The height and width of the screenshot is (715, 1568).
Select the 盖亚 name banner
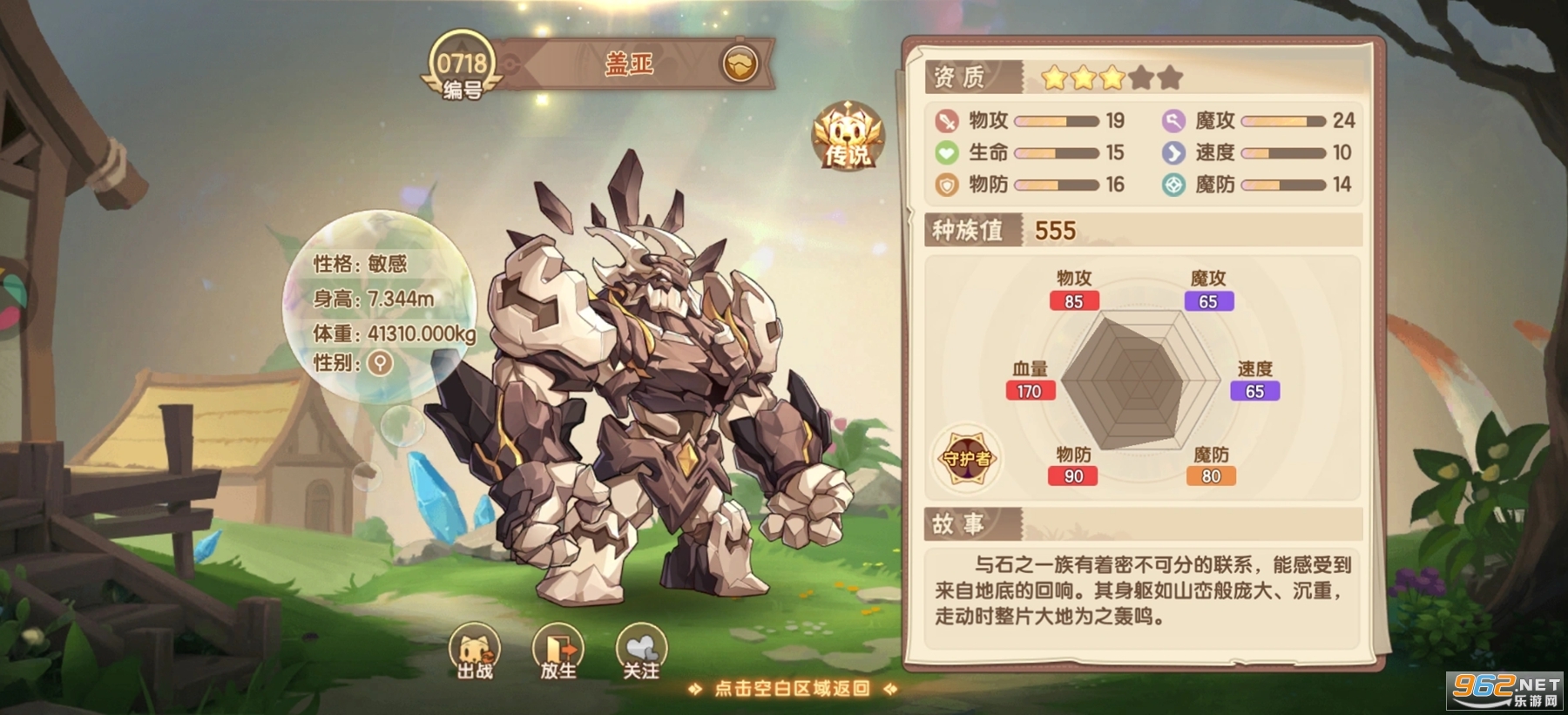(629, 62)
